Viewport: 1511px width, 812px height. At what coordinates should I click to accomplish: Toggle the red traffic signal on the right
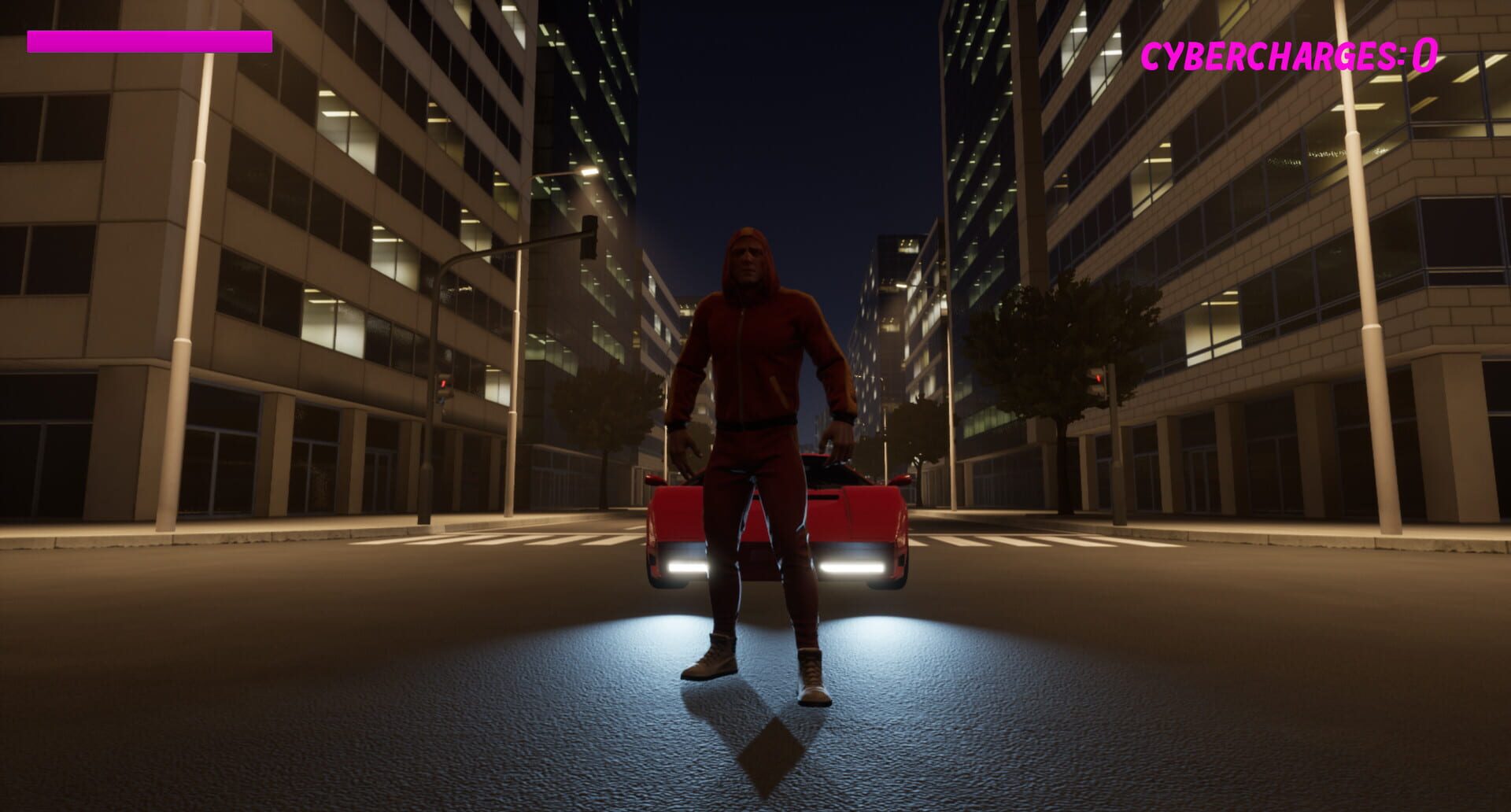[x=1099, y=378]
